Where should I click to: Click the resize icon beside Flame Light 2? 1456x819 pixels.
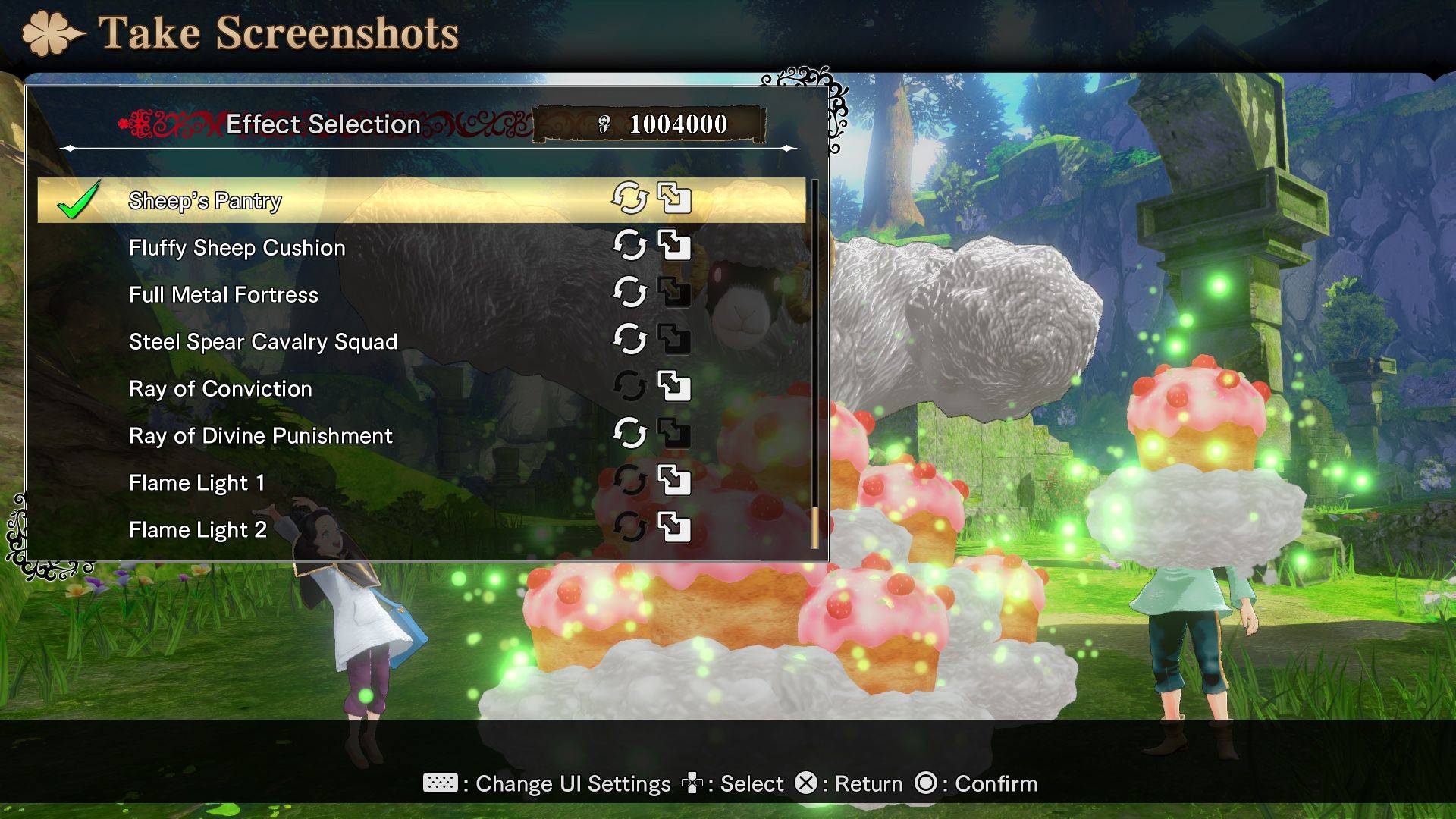(673, 527)
